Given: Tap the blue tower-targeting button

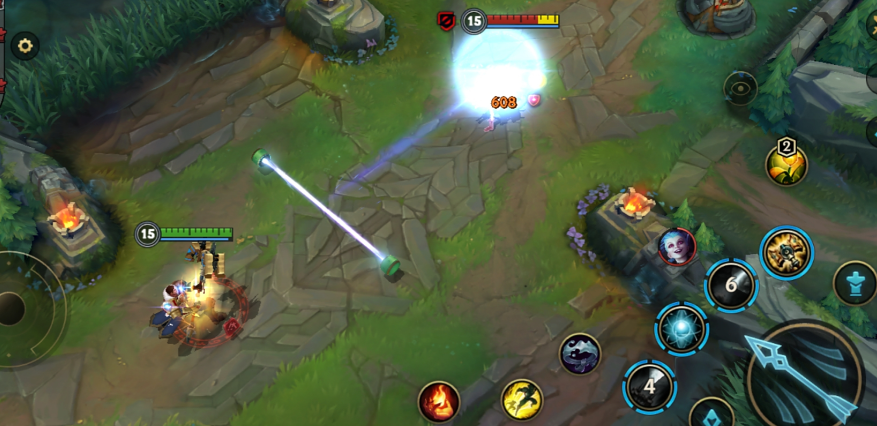Looking at the screenshot, I should click(x=855, y=283).
